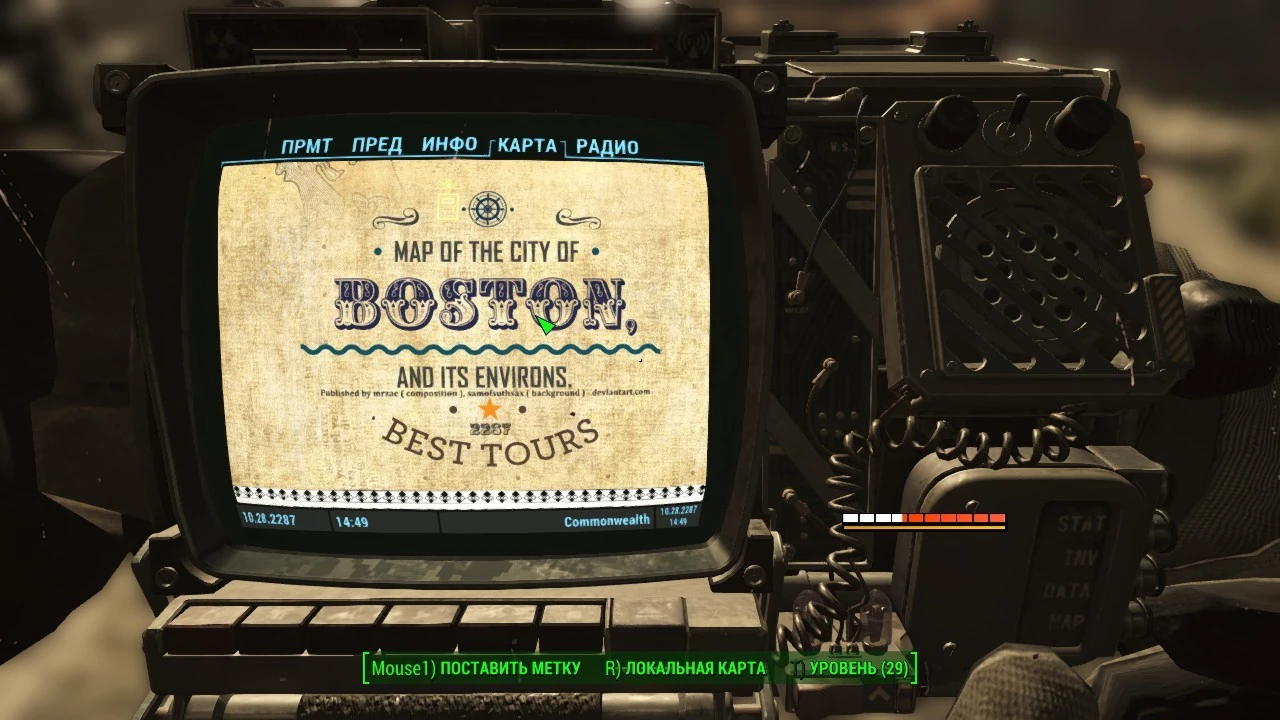View the ПРЕД tab
This screenshot has width=1280, height=720.
[377, 144]
